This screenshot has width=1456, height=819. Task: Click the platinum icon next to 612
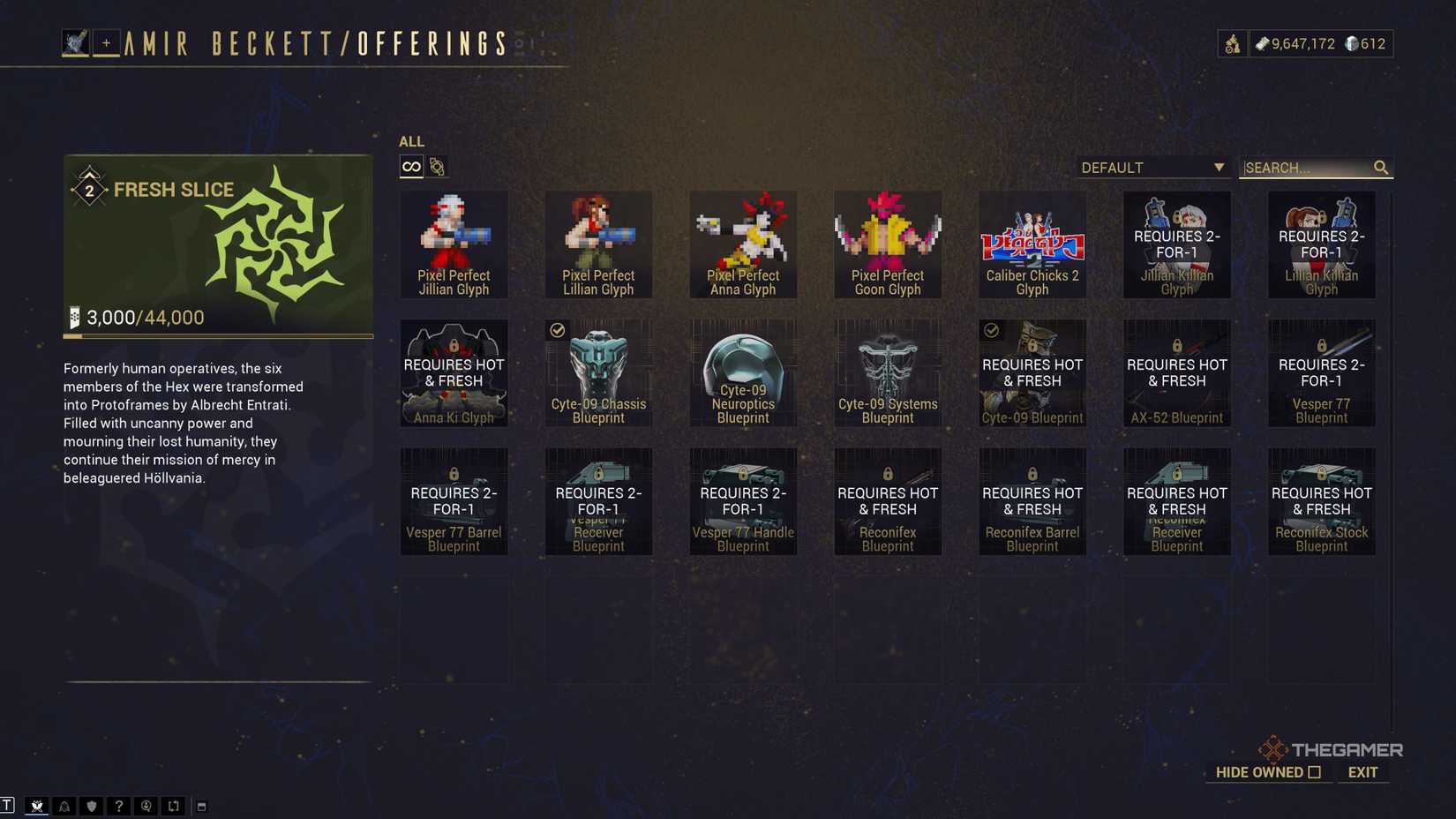1351,43
